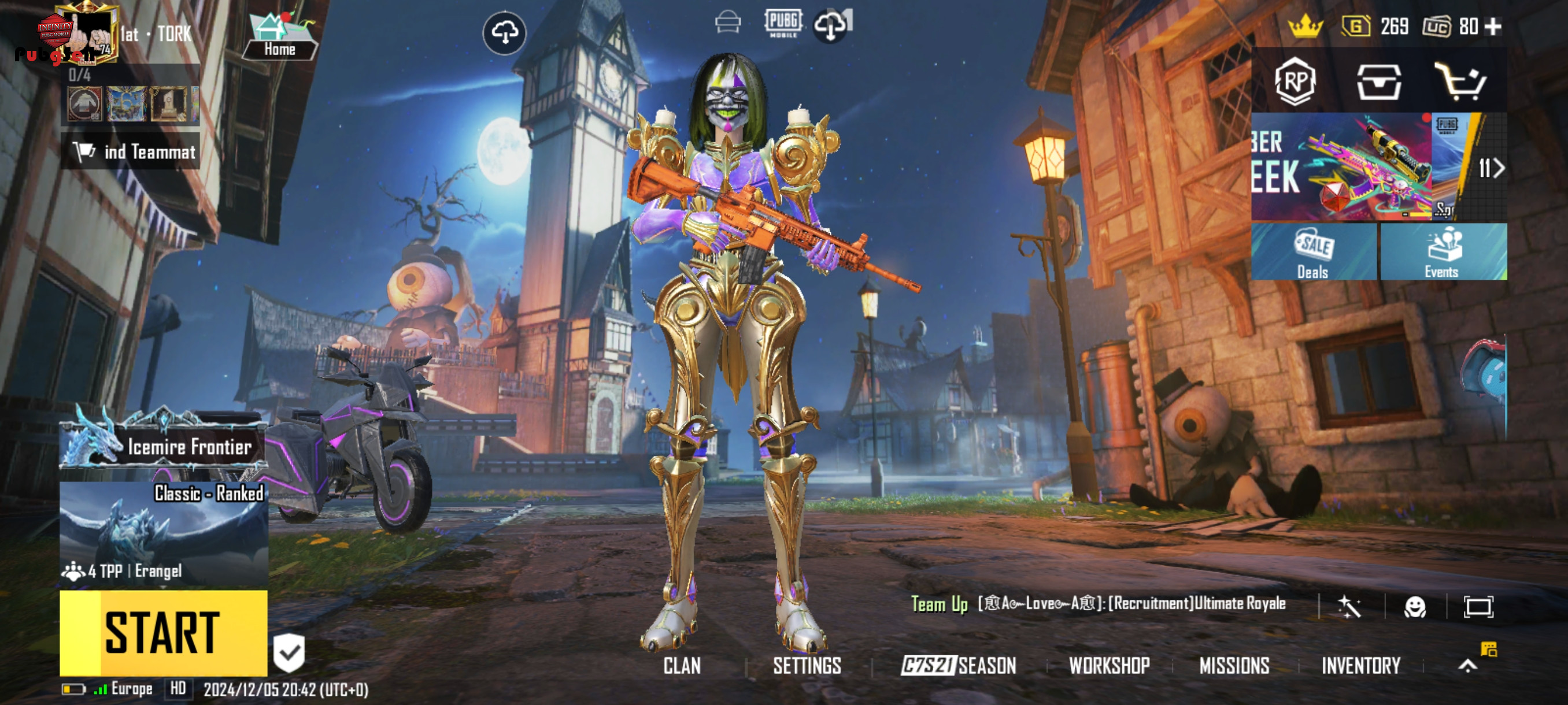Open the Events panel
Screen dimensions: 1568x705
[1443, 252]
